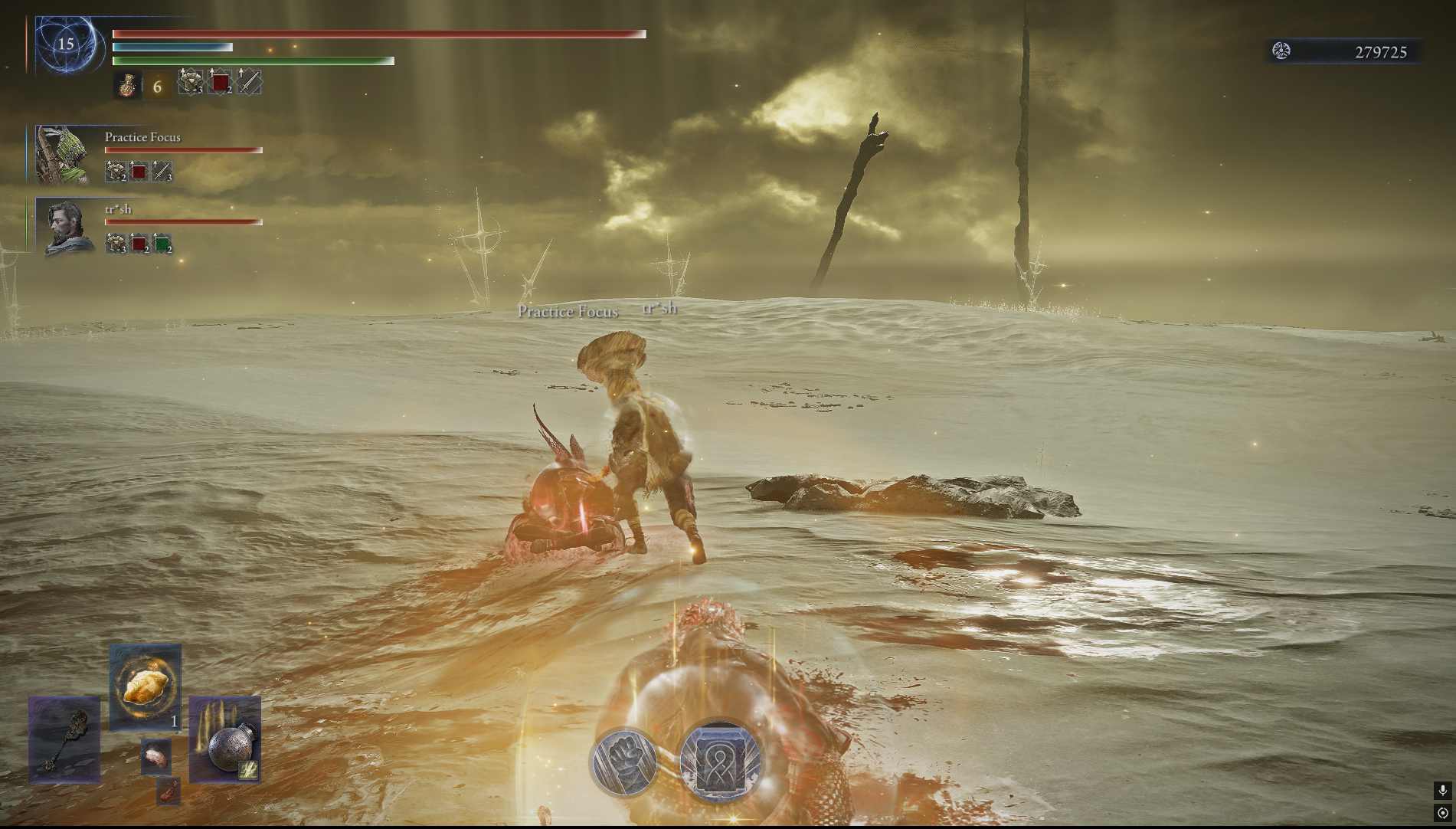The height and width of the screenshot is (829, 1456).
Task: Select tr*sh's teammate portrait
Action: 67,228
